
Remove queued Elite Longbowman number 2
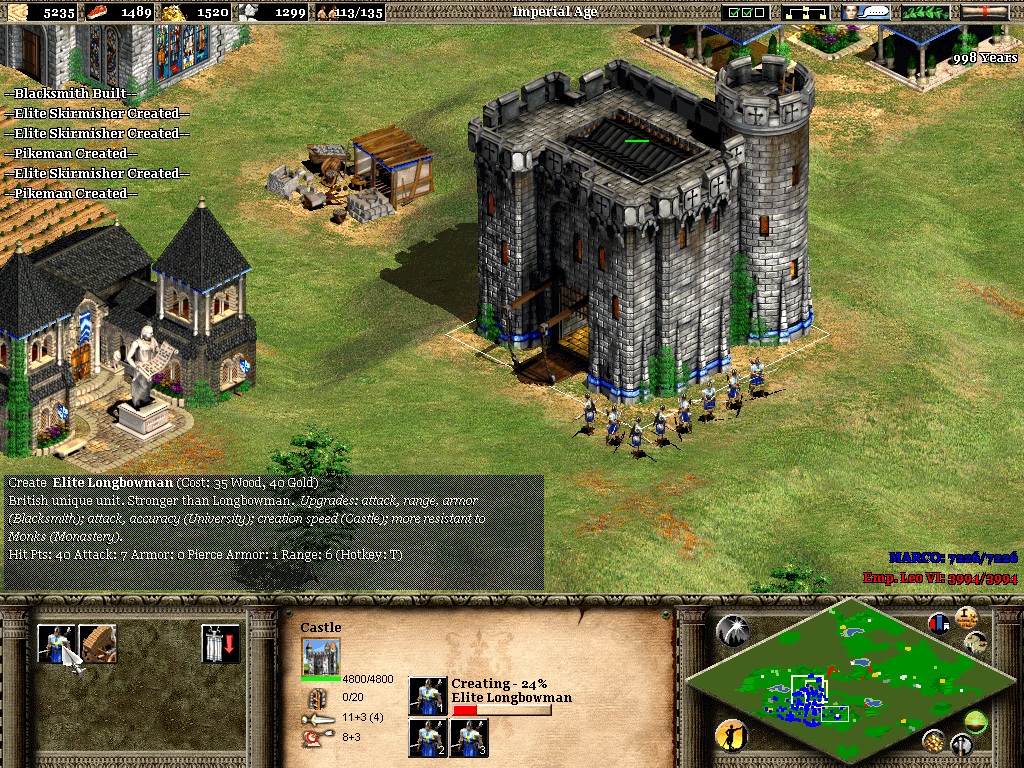tap(427, 738)
